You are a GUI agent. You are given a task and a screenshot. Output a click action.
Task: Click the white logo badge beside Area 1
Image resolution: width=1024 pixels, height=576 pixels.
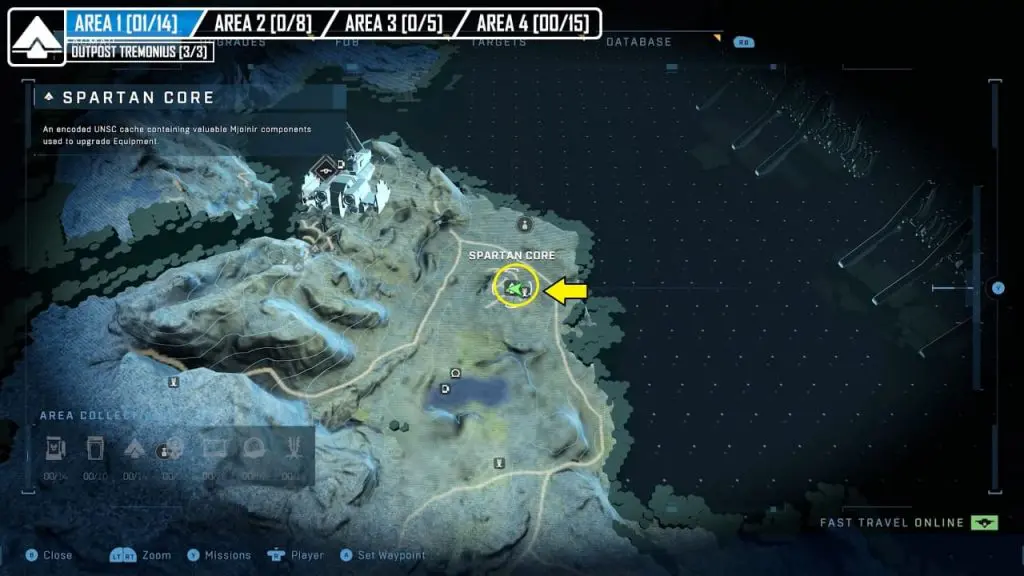pos(37,37)
